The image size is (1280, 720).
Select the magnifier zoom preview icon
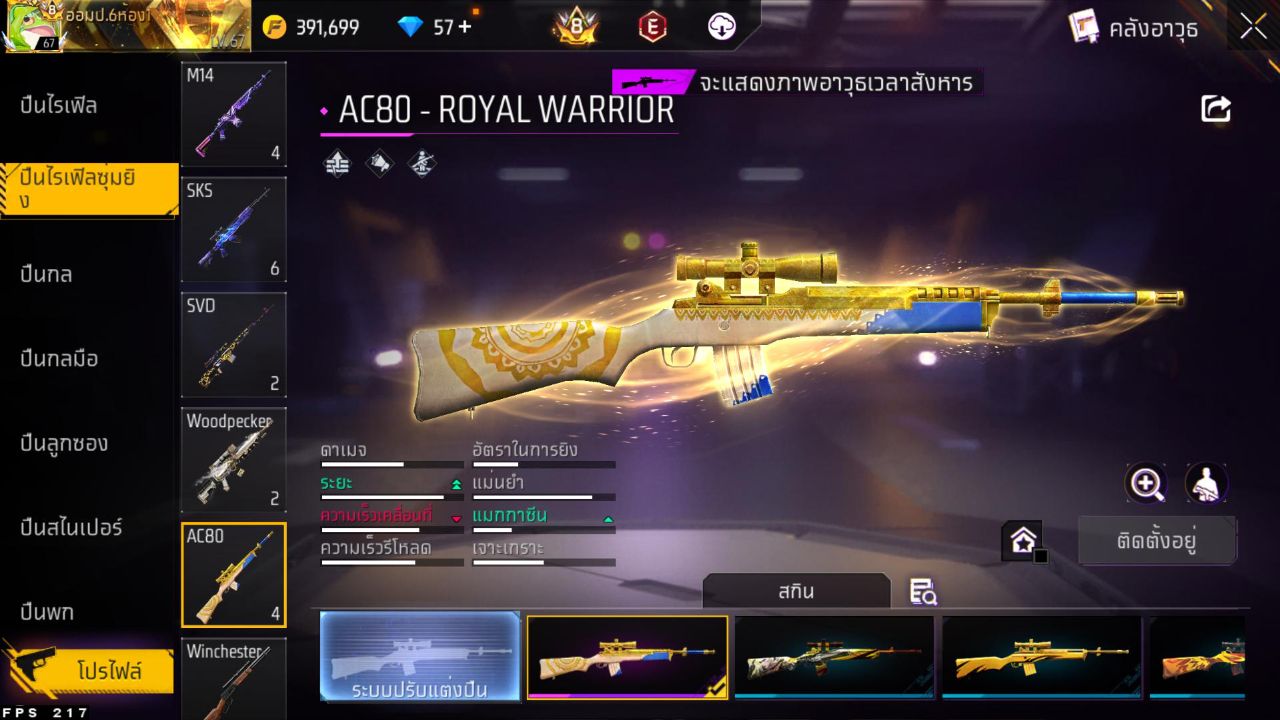1146,484
